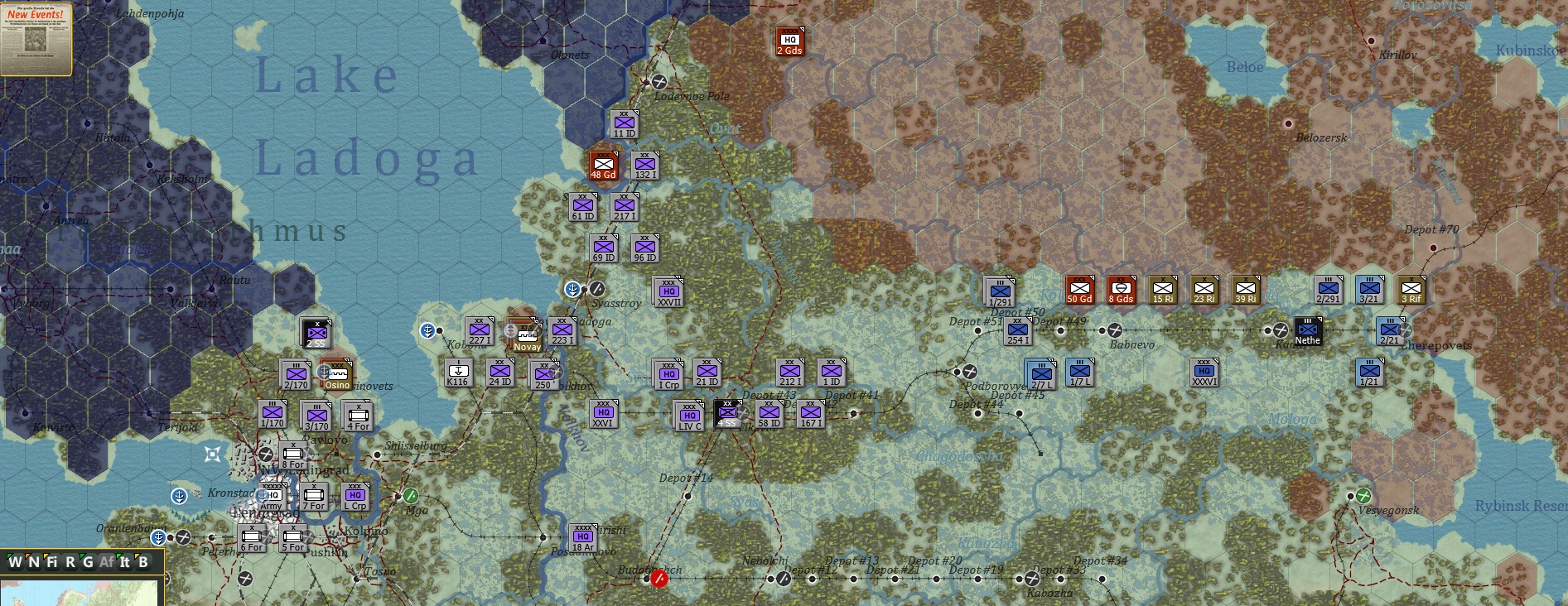Viewport: 1568px width, 606px height.
Task: Click the port anchor icon near Kronstadt
Action: 178,498
